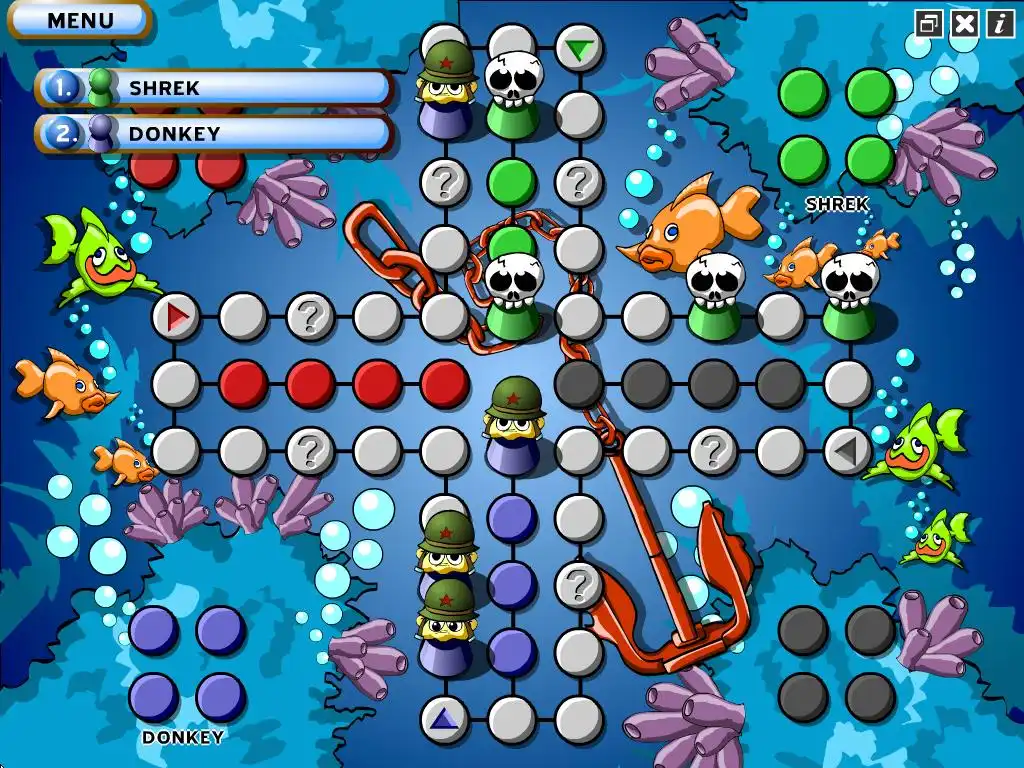This screenshot has width=1024, height=768.
Task: Click the window restore button
Action: tap(929, 23)
